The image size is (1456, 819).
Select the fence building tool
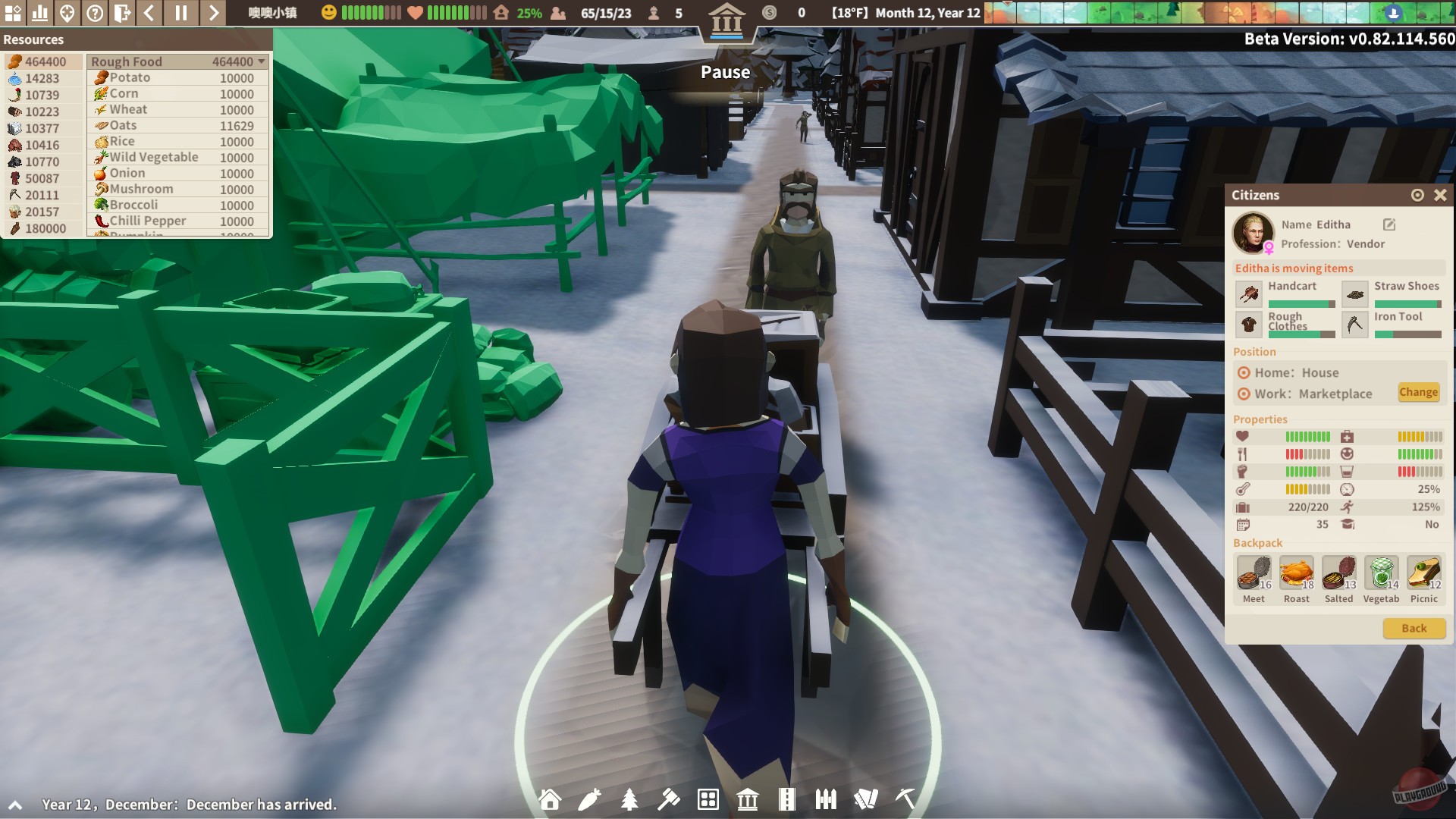(827, 799)
